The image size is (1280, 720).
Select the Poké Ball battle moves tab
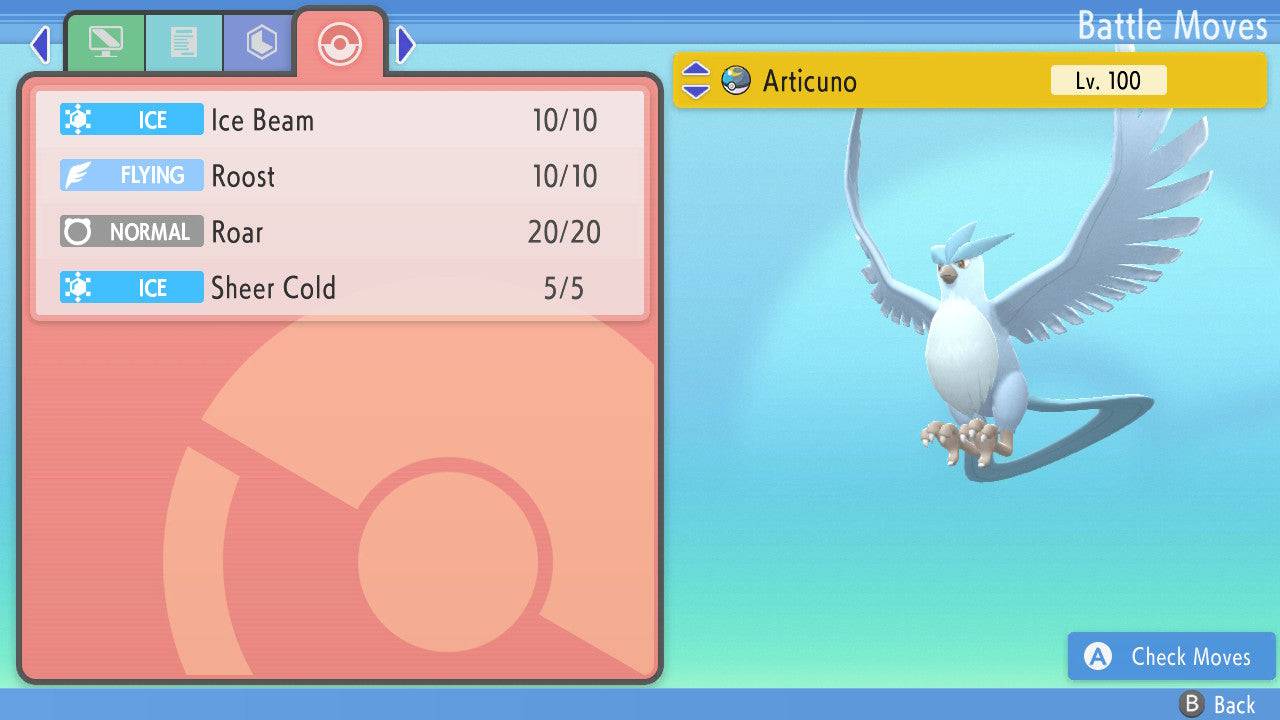point(340,43)
